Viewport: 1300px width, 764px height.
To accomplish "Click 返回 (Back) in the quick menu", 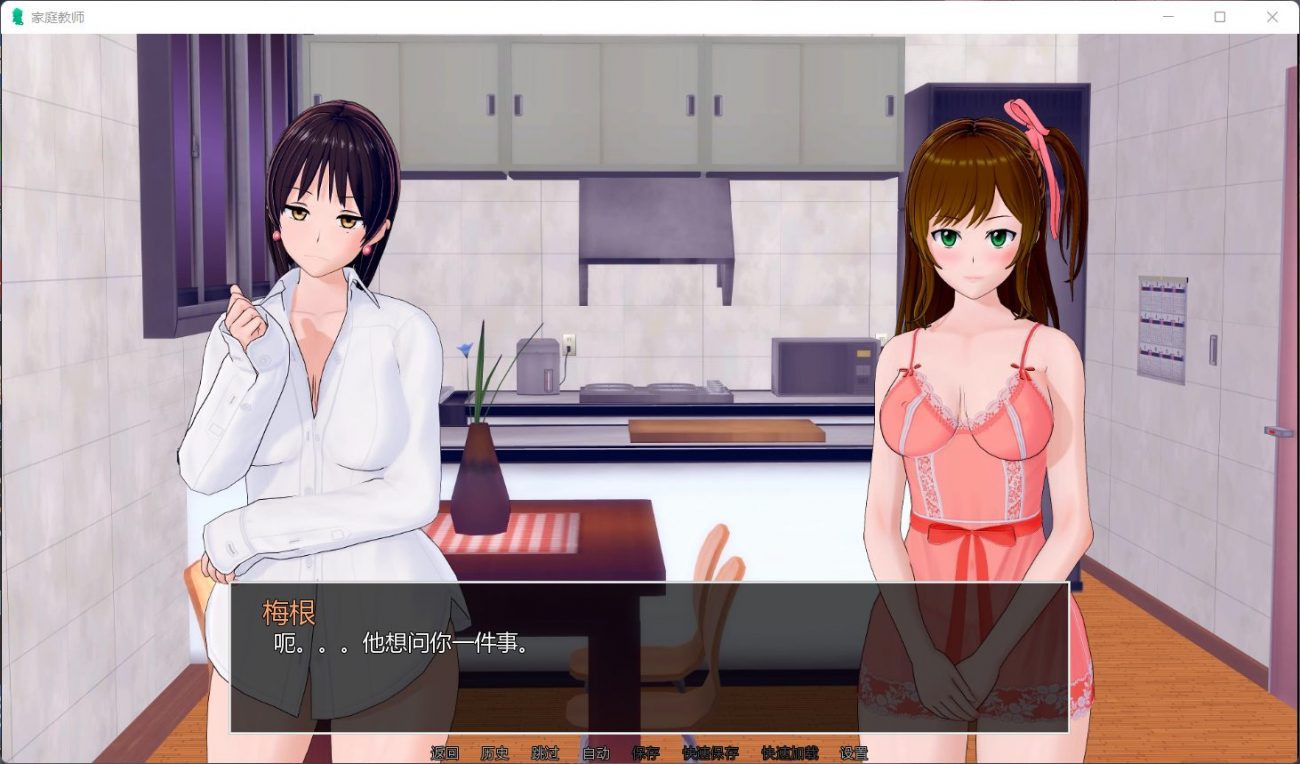I will pos(444,753).
